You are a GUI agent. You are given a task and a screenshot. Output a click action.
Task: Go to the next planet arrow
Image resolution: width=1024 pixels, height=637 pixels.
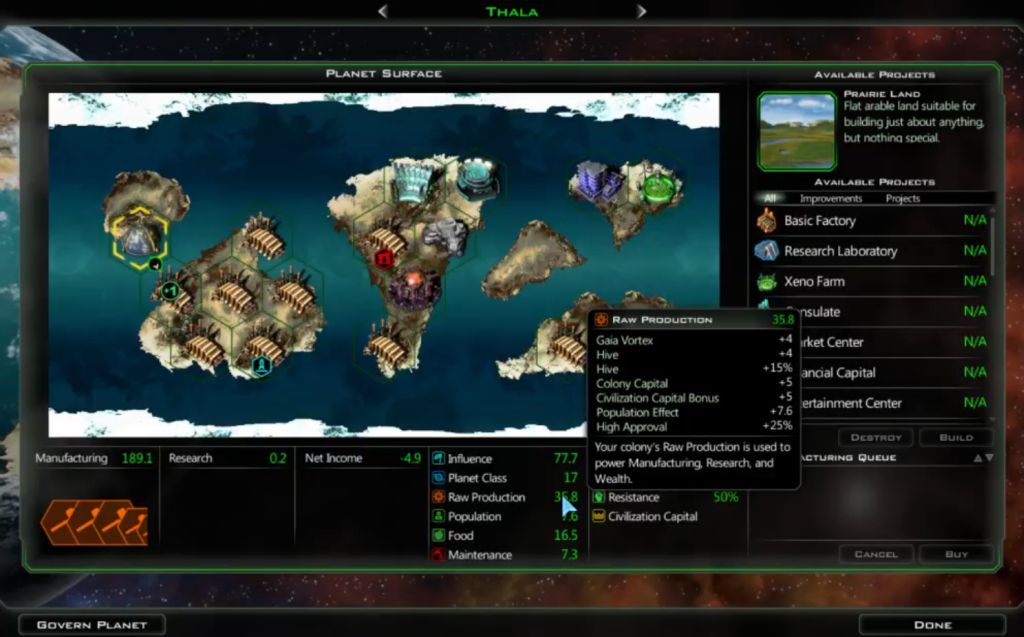pyautogui.click(x=641, y=11)
